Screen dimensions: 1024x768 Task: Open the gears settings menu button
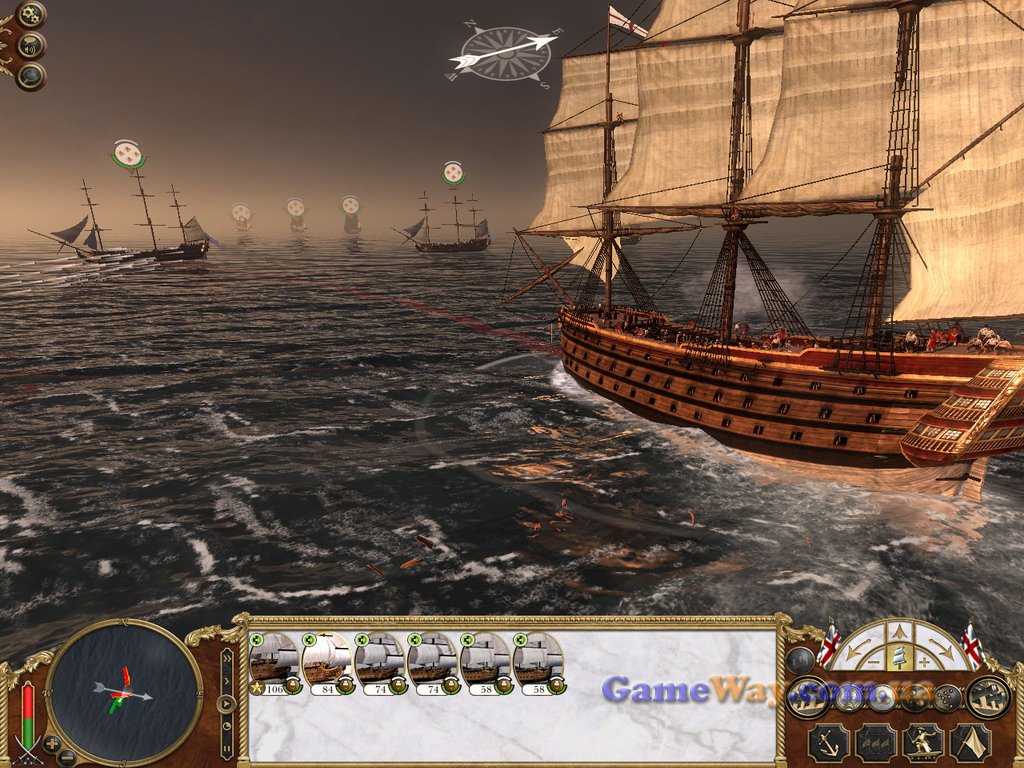pyautogui.click(x=31, y=14)
